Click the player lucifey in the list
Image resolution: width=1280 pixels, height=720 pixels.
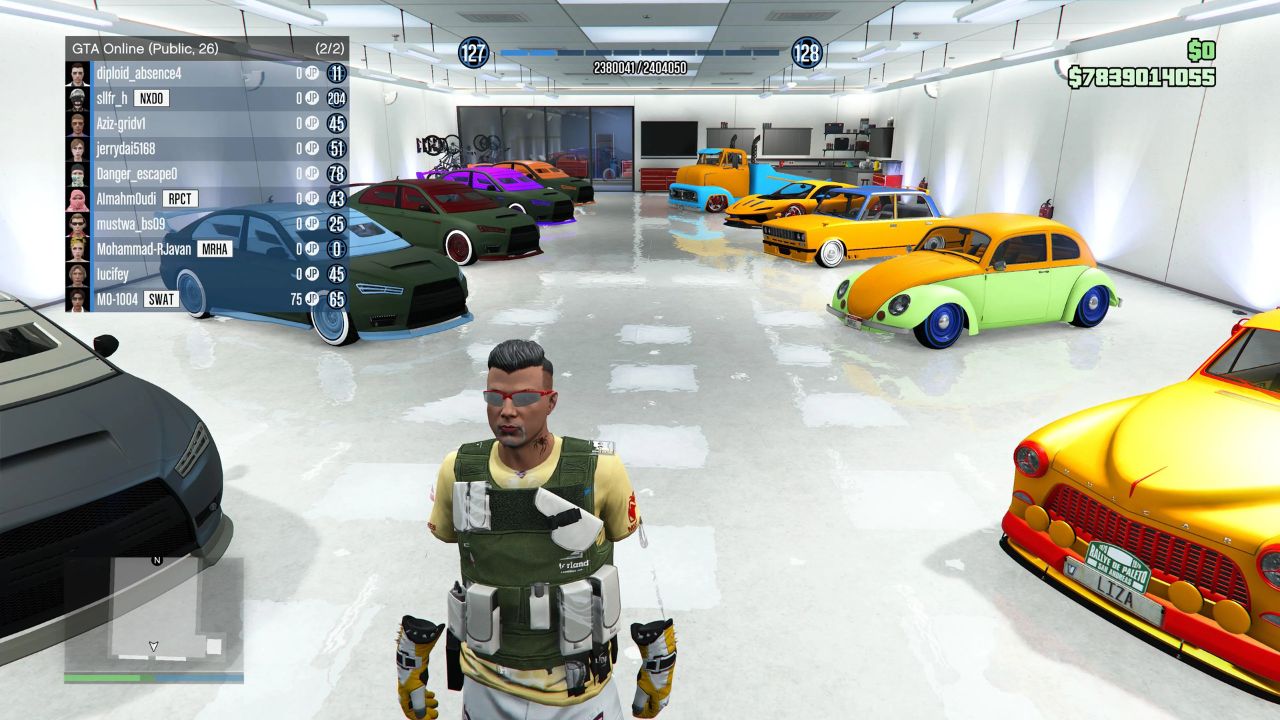point(115,273)
